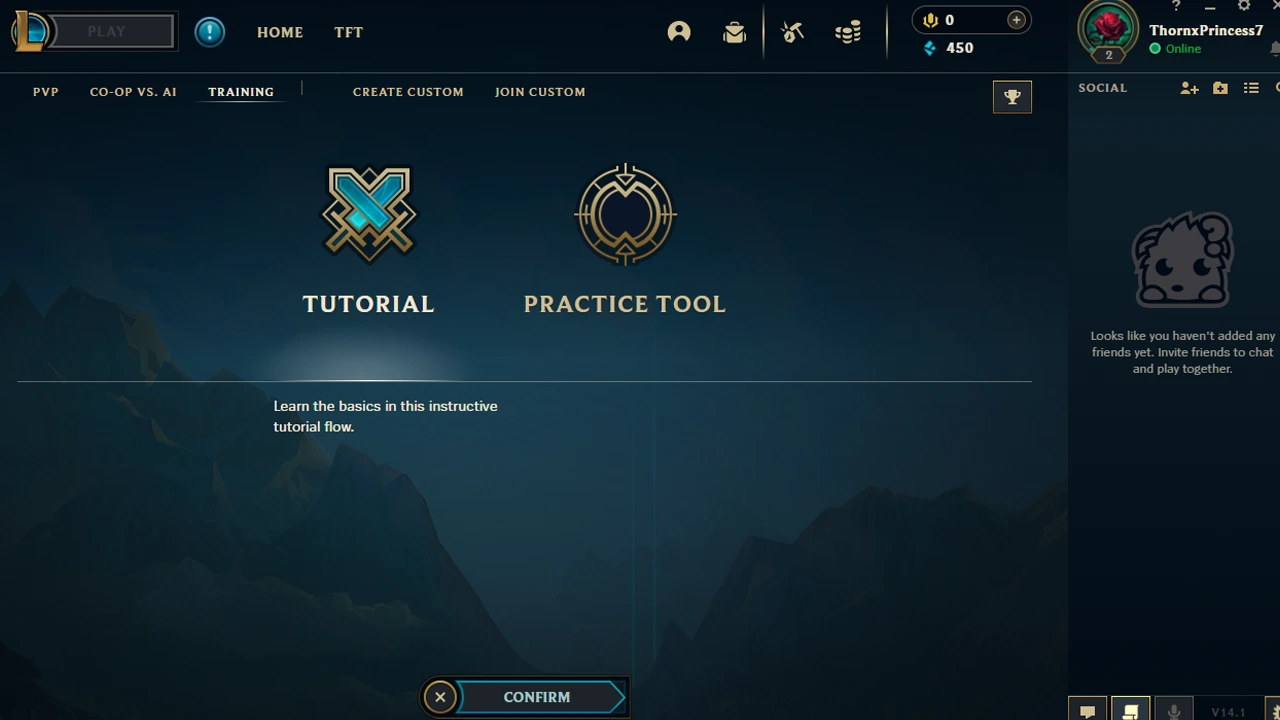Click the add friend icon
The image size is (1280, 720).
1189,88
